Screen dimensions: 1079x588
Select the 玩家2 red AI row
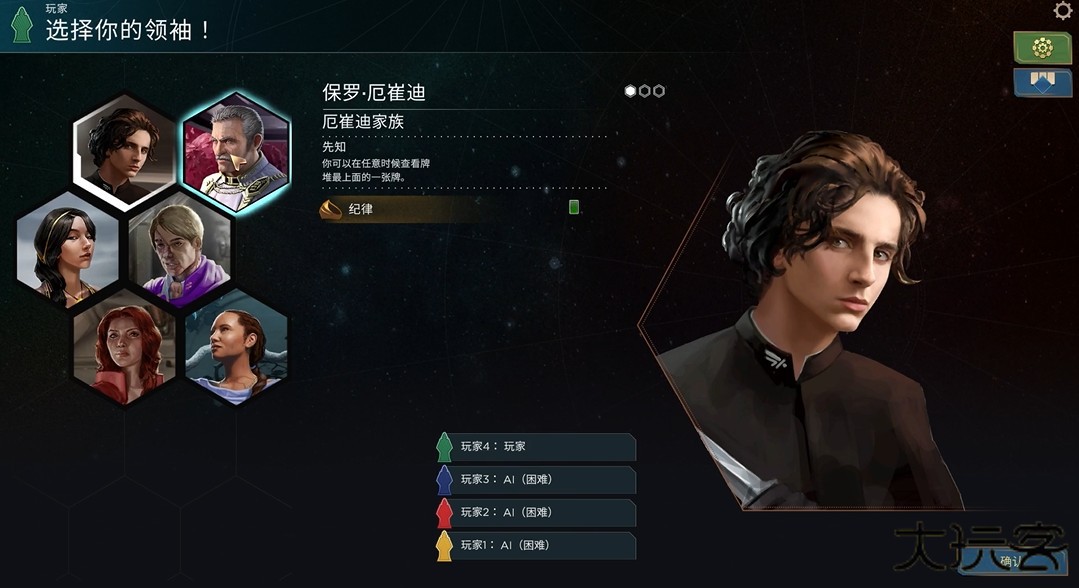coord(537,512)
